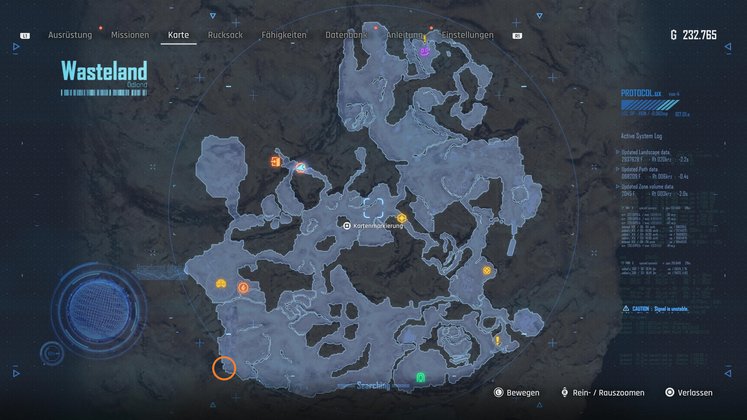
Task: Select the yellow cross-circle marker
Action: click(x=487, y=270)
